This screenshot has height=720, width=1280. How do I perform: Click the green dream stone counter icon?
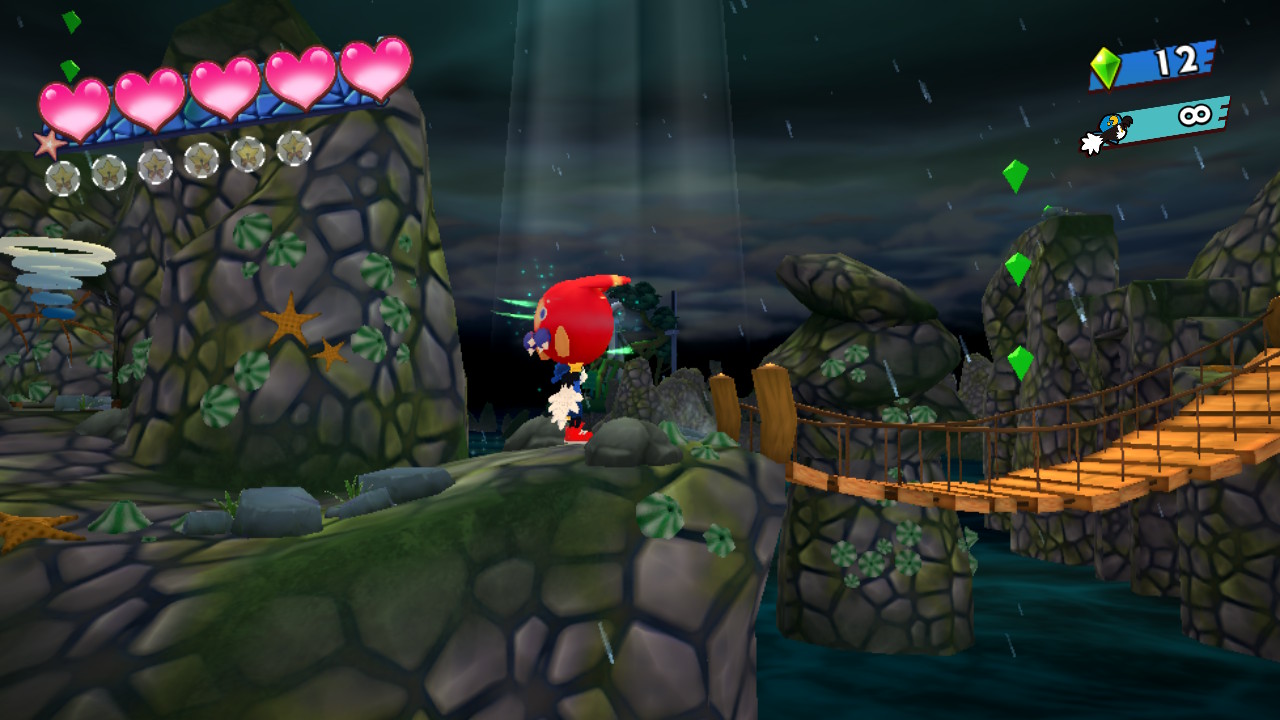point(1105,67)
